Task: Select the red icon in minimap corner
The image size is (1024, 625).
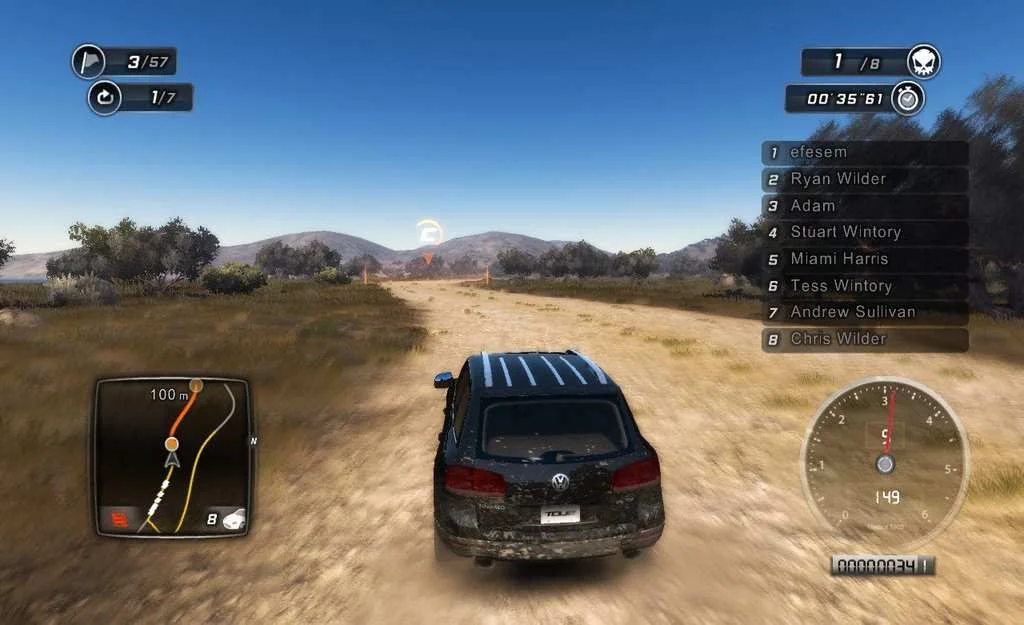Action: tap(115, 519)
